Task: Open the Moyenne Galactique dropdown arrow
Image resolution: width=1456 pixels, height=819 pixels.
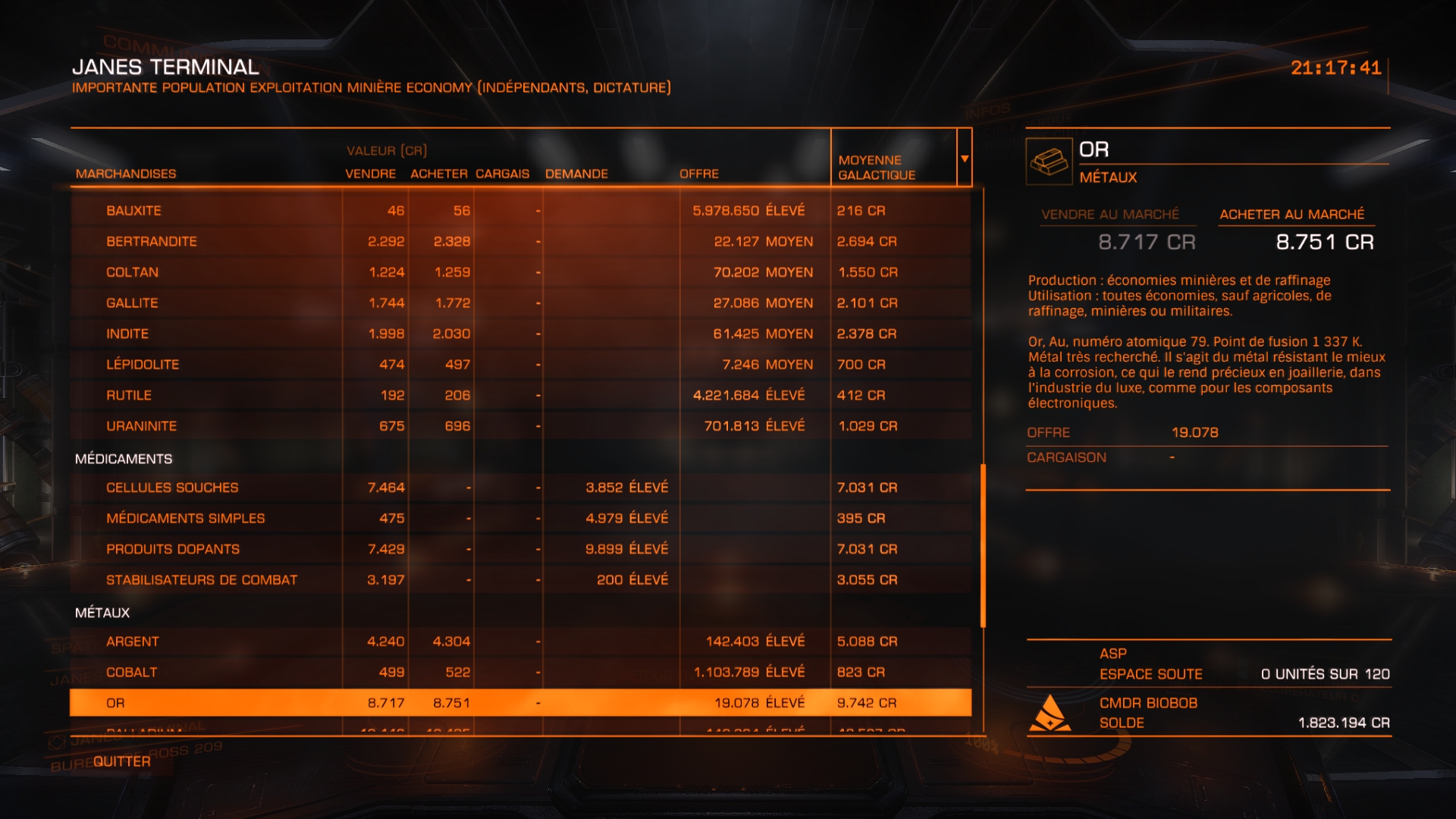Action: (x=965, y=158)
